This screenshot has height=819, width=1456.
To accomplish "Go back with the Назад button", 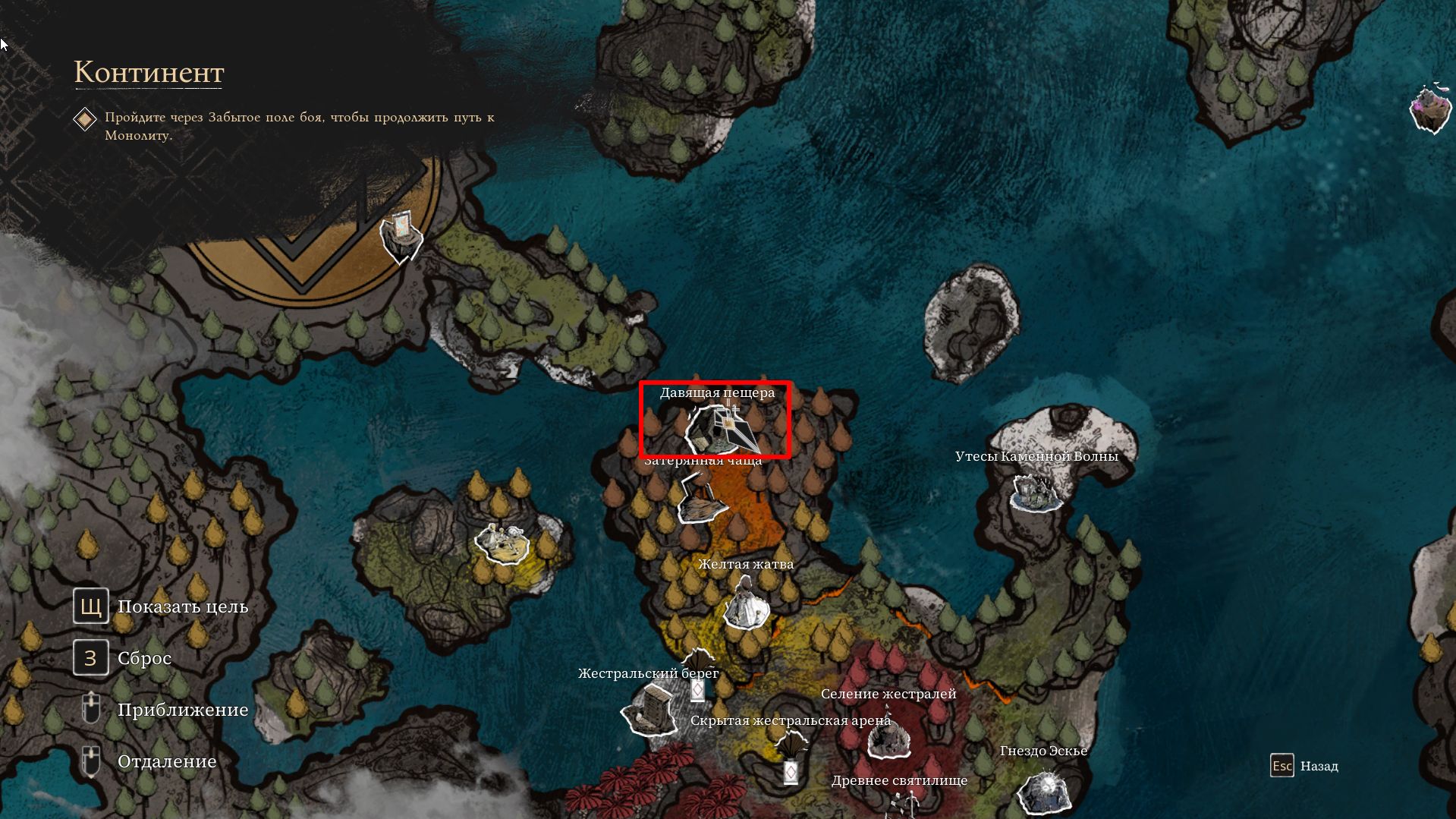I will tap(1305, 766).
